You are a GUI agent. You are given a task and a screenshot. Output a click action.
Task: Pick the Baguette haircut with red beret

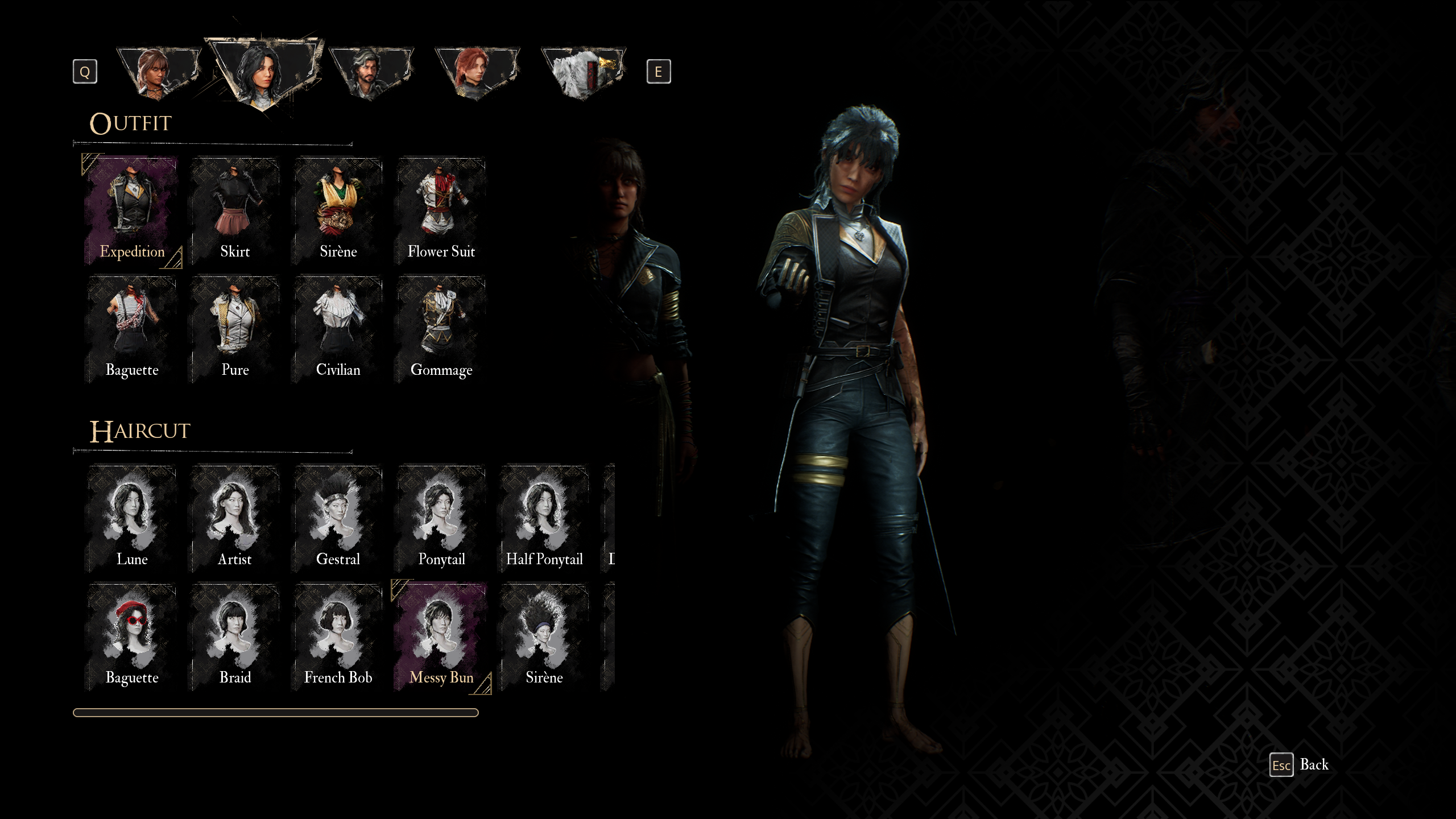(x=132, y=636)
